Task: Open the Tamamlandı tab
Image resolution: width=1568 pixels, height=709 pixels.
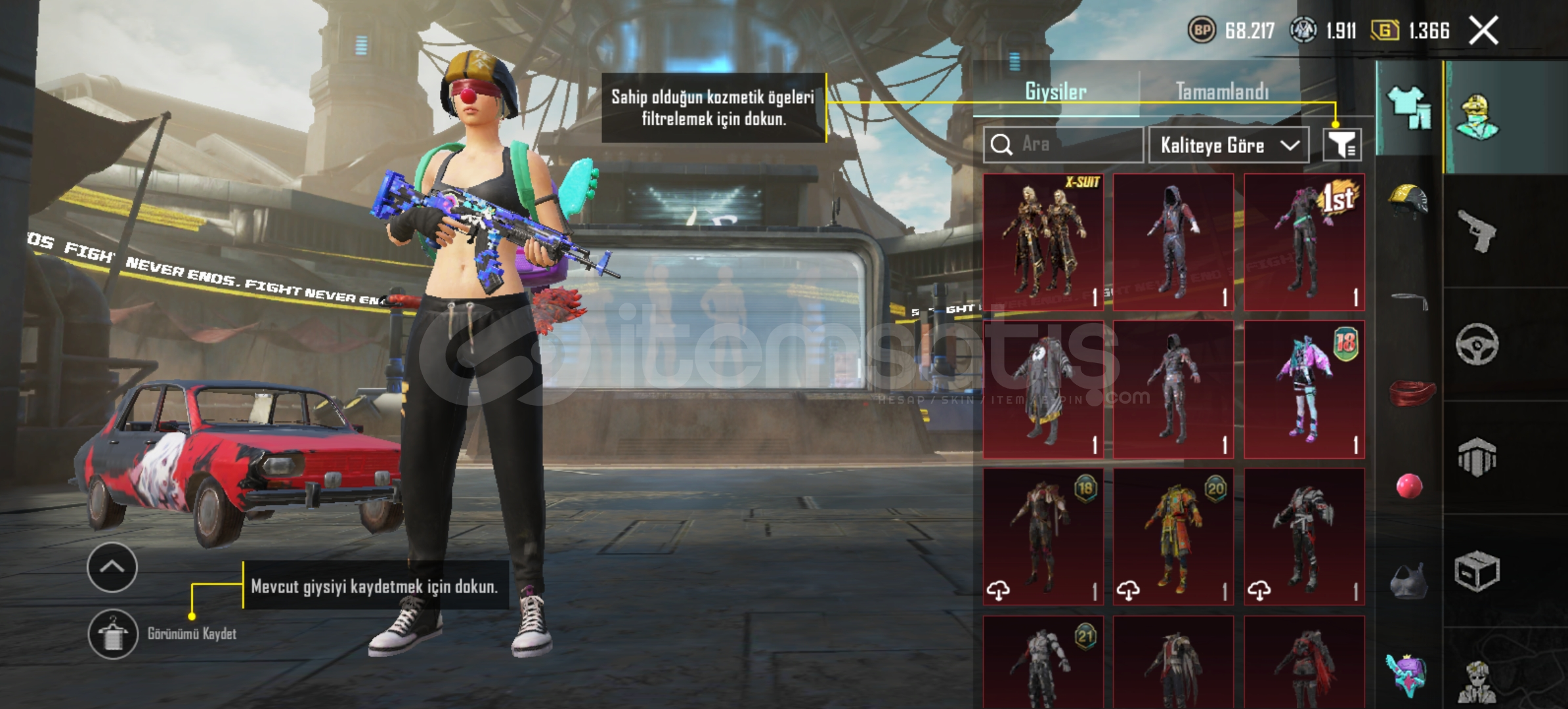Action: tap(1221, 92)
